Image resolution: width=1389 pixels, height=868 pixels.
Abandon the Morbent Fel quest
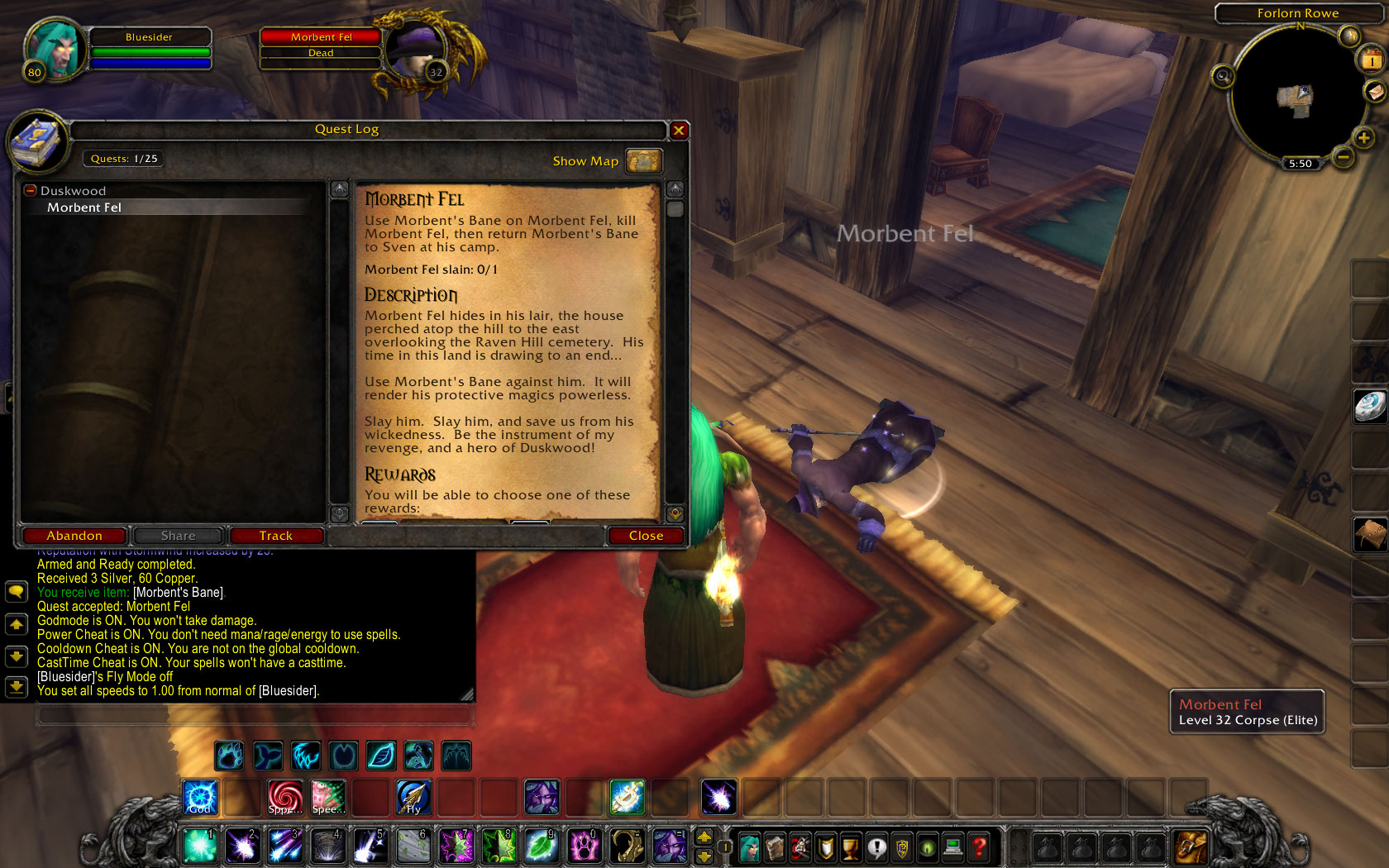coord(74,536)
